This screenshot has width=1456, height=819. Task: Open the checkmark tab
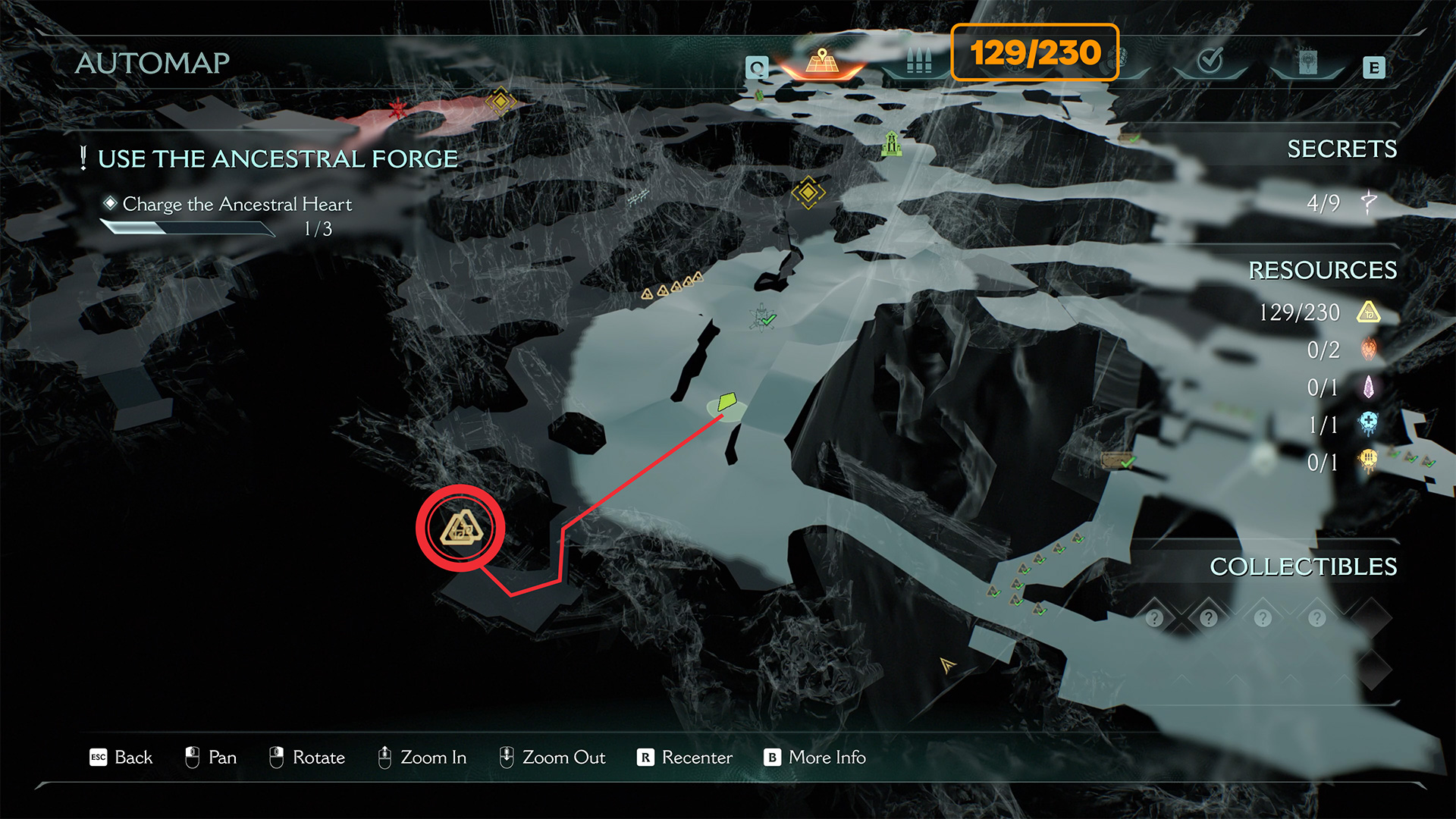click(x=1210, y=60)
